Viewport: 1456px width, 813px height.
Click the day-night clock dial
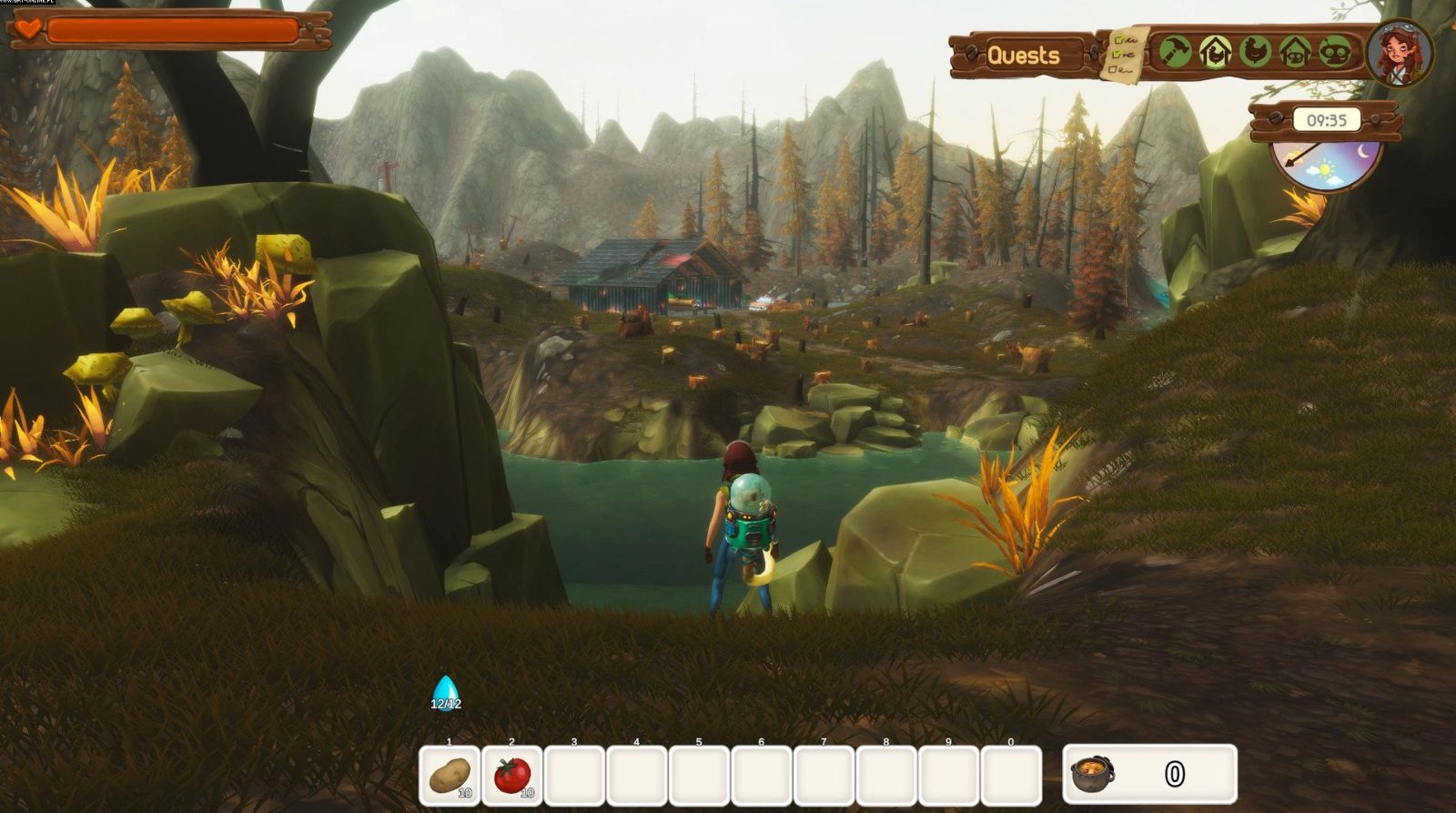coord(1326,166)
